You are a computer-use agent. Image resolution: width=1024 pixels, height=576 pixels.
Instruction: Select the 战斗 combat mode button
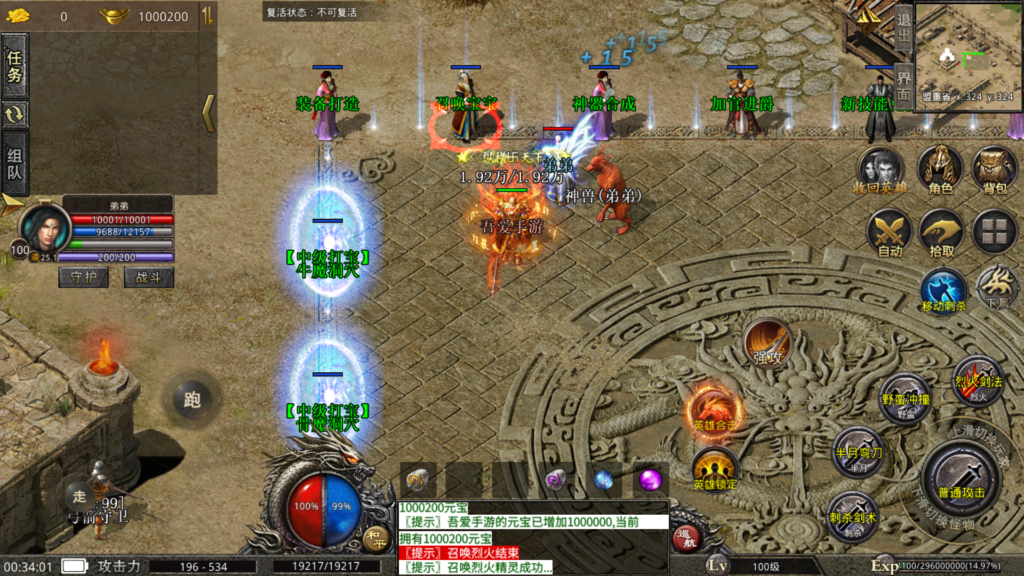[x=149, y=277]
